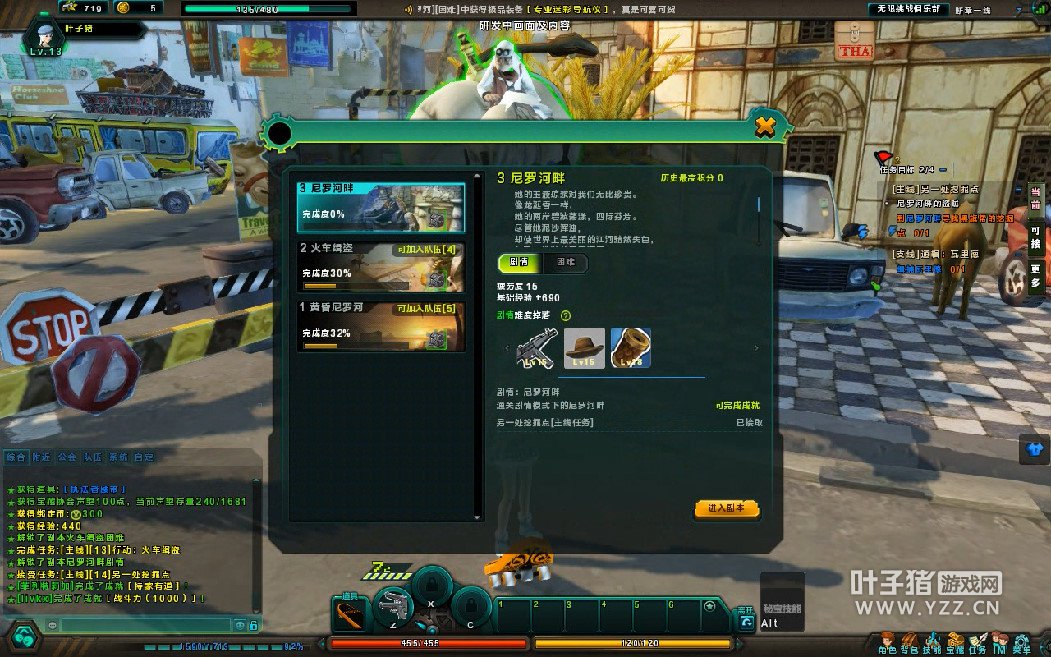Inspect the brown hat reward icon

584,348
